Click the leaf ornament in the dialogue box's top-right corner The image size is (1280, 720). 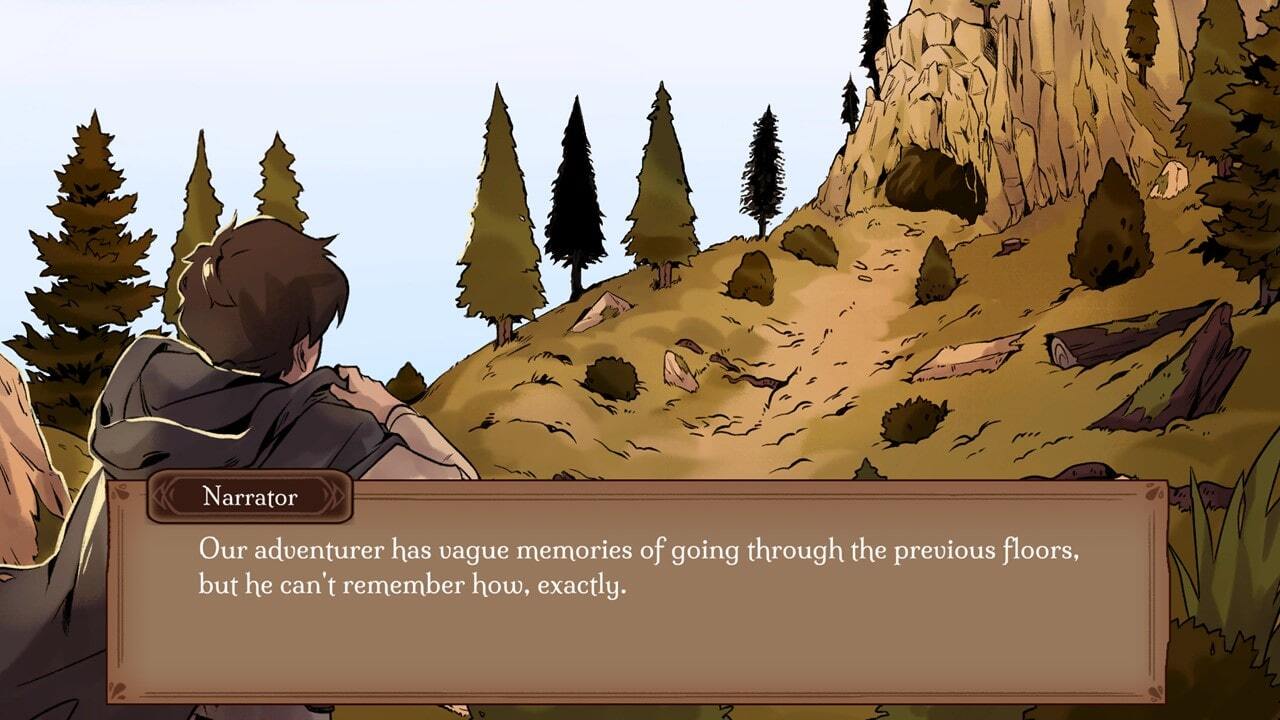[x=1152, y=492]
